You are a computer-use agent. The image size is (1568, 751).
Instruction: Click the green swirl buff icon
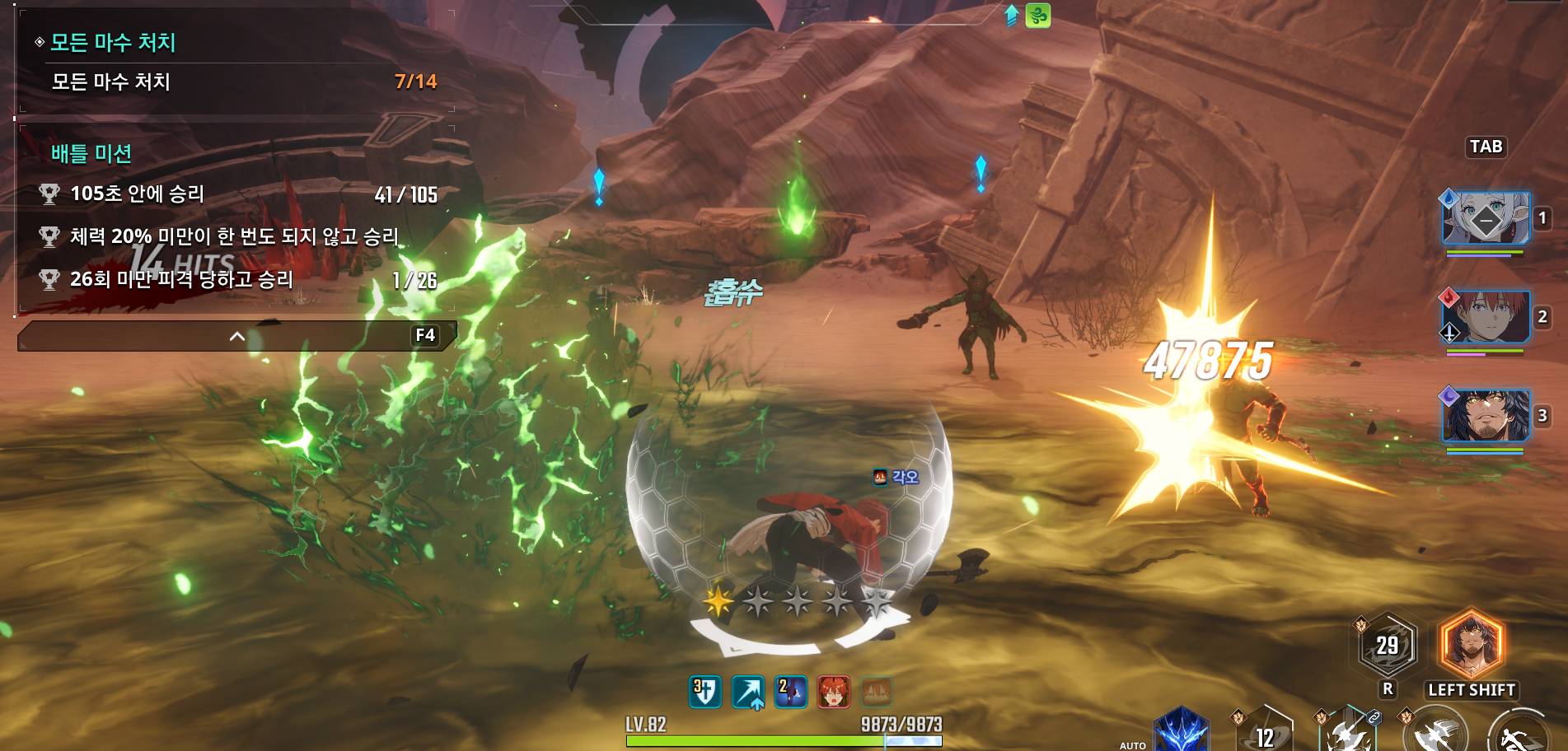pyautogui.click(x=1037, y=16)
